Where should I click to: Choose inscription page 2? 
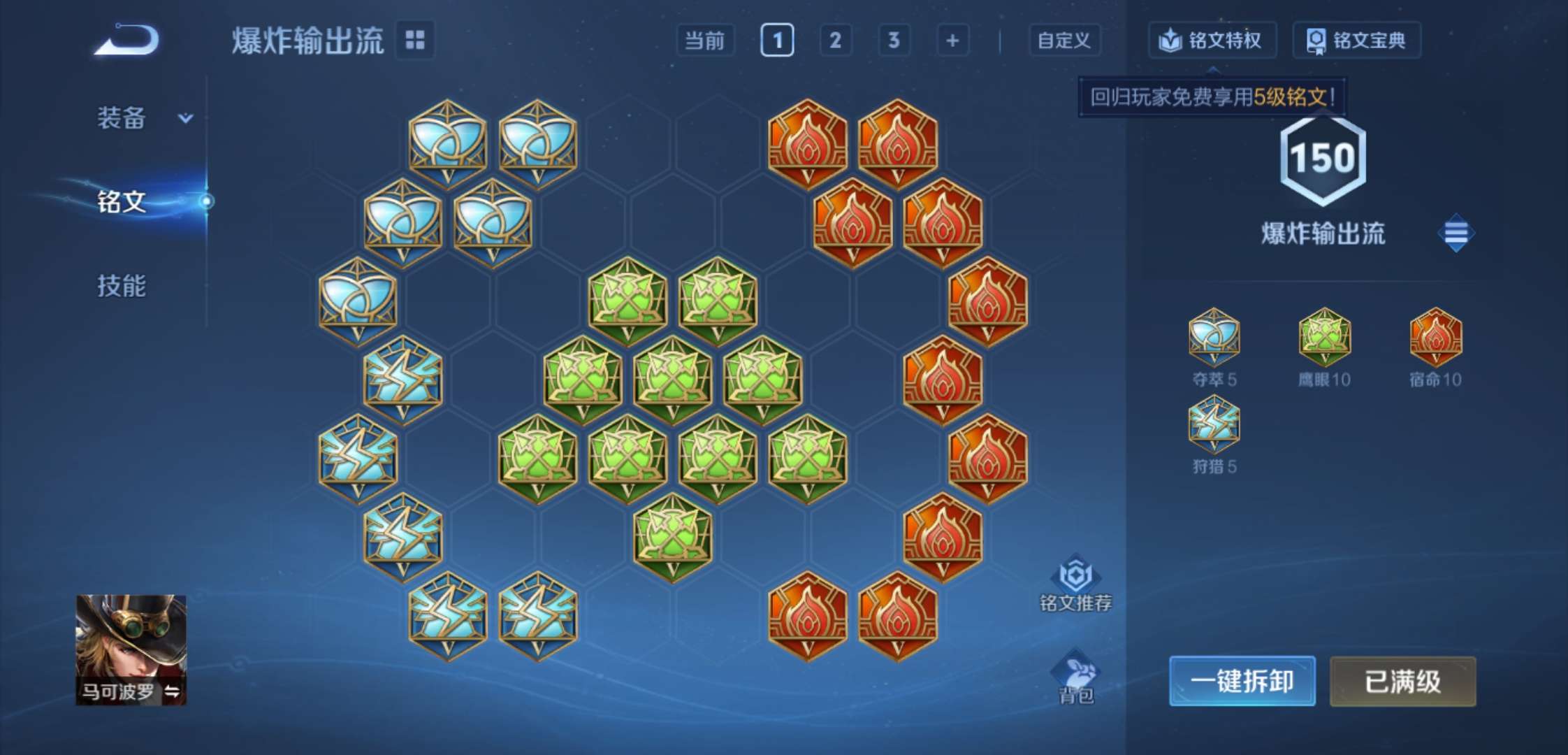(835, 41)
